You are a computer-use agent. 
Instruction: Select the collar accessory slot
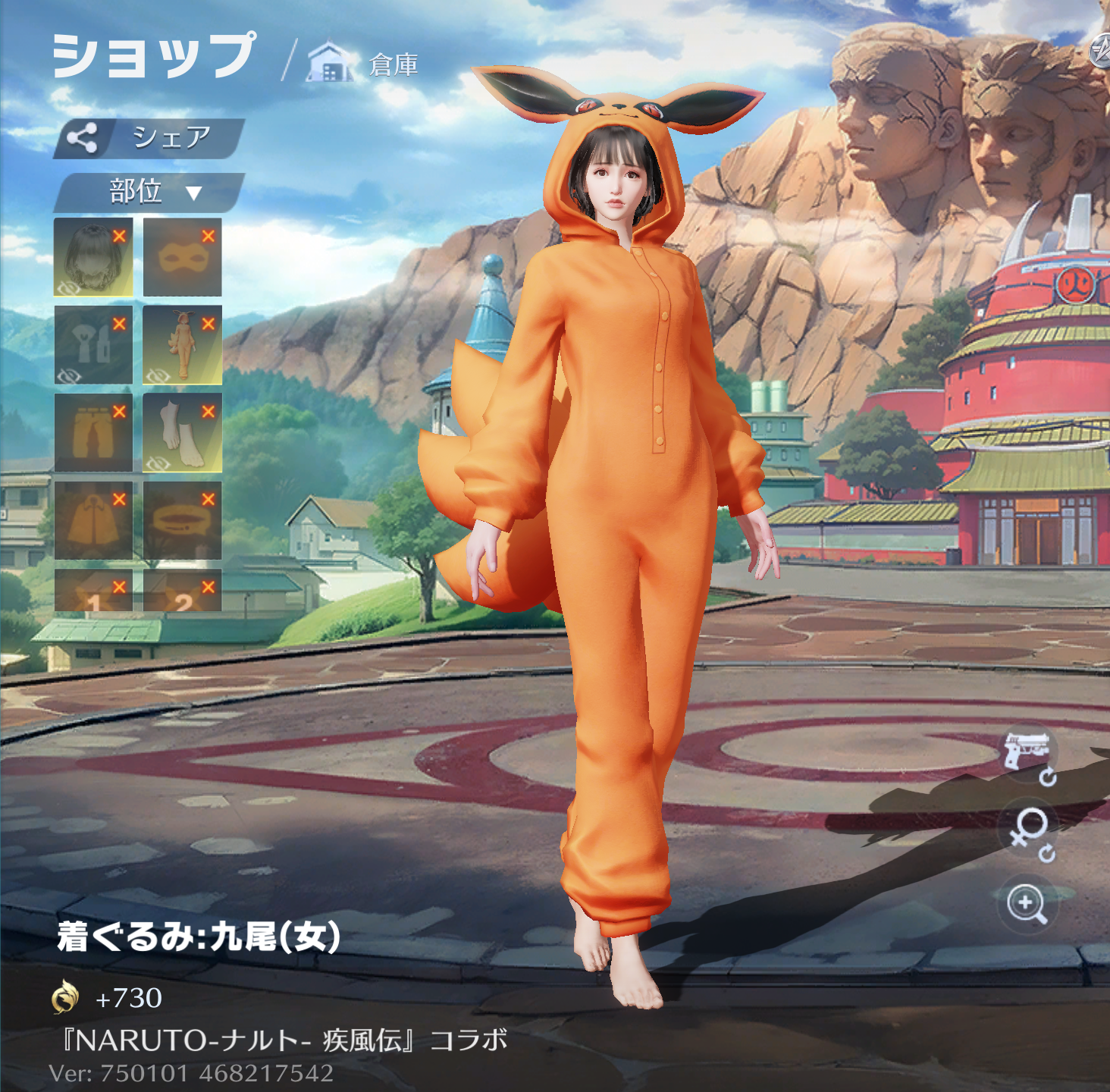point(182,521)
